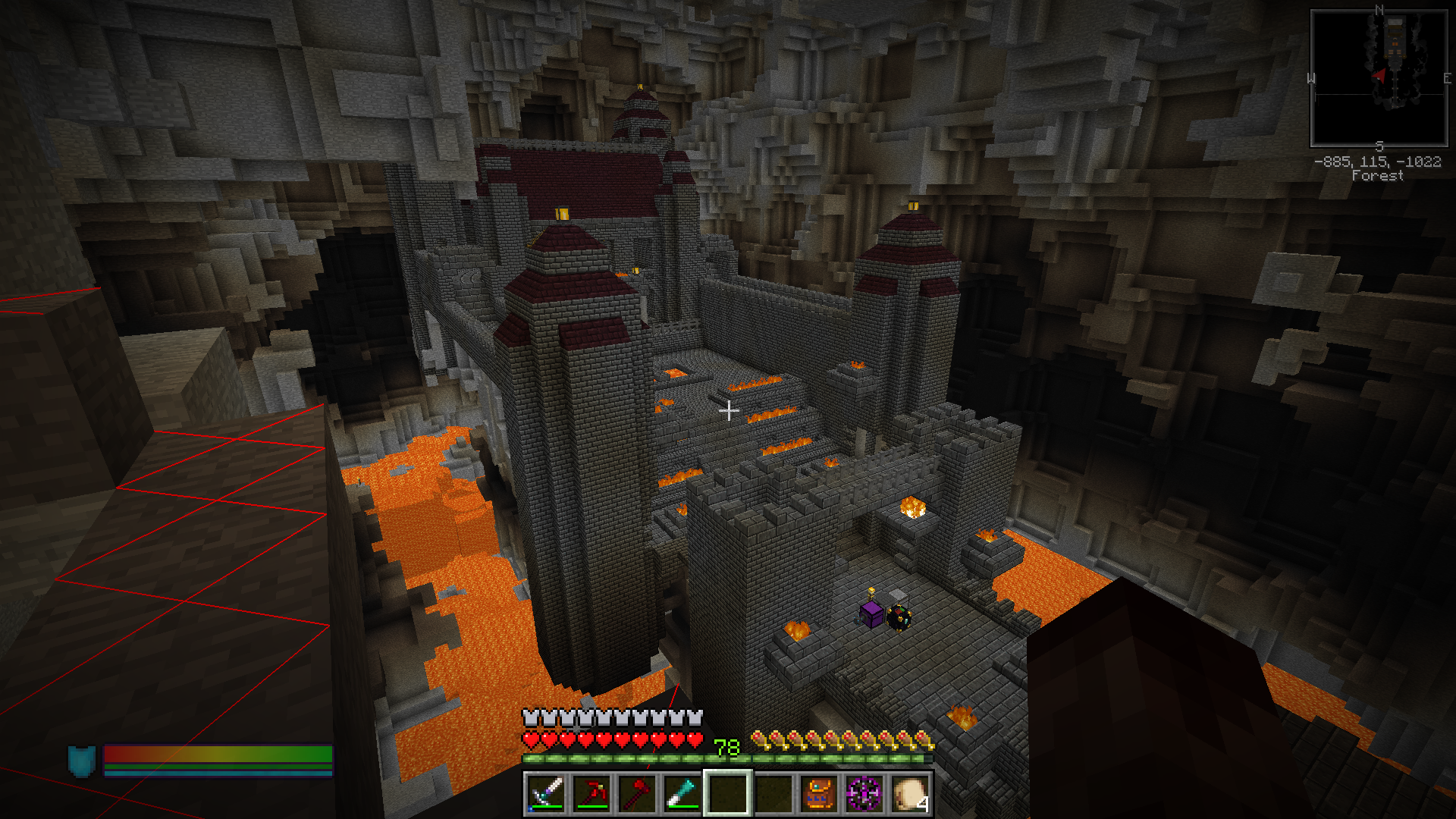Click the minimap in the corner
1456x819 pixels.
(x=1379, y=78)
